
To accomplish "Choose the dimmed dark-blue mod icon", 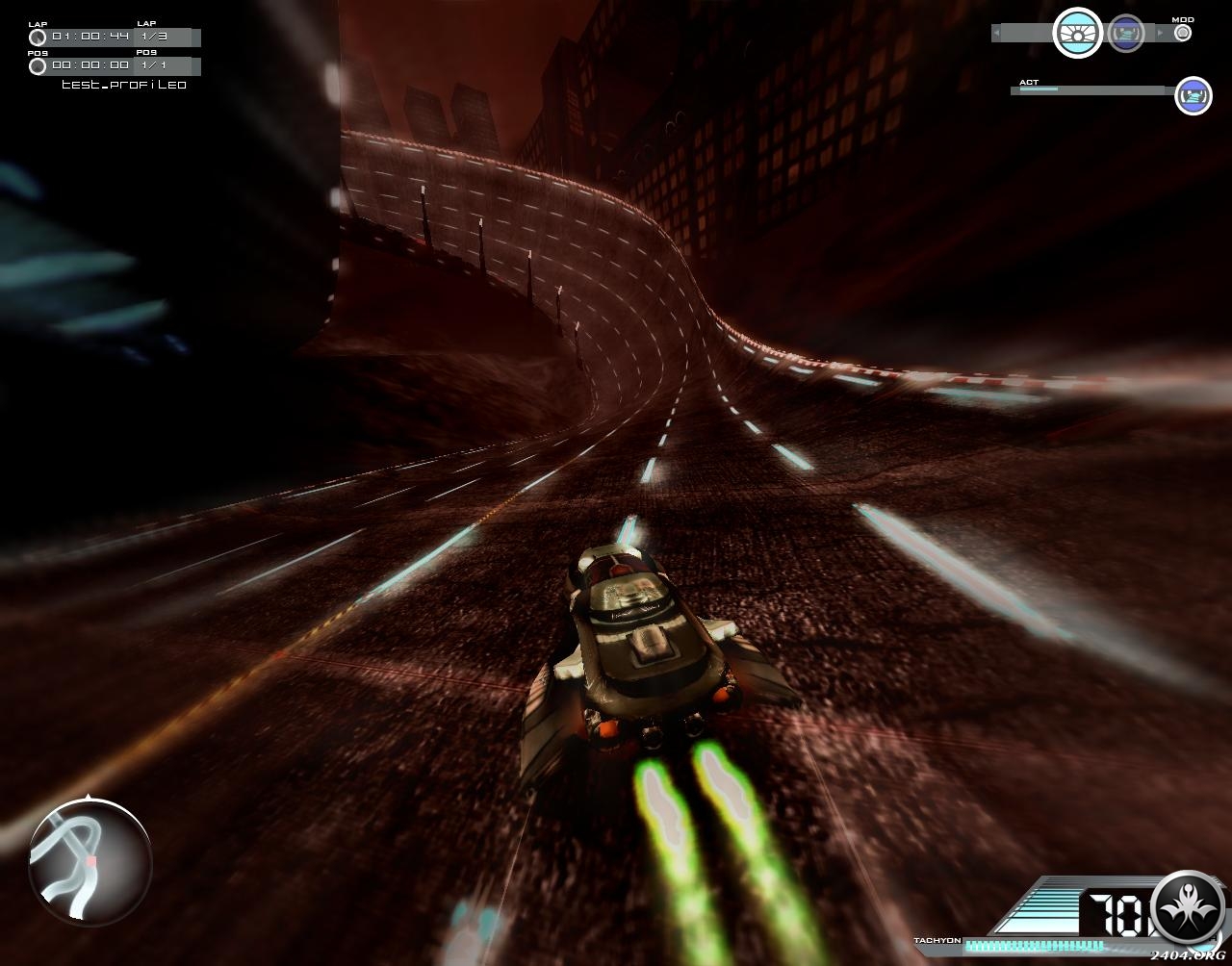I will tap(1125, 34).
